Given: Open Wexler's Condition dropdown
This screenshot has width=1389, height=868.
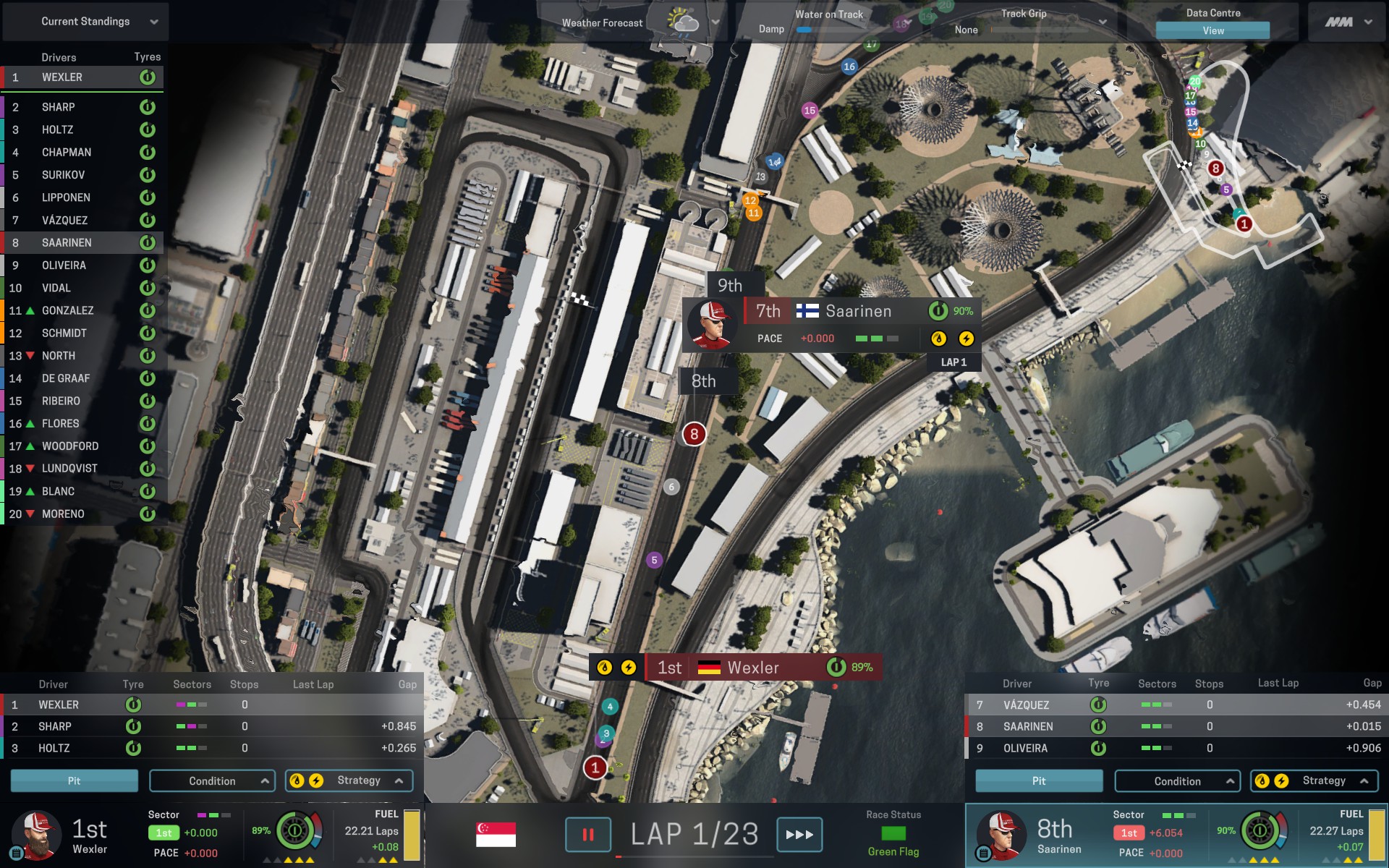Looking at the screenshot, I should click(212, 781).
